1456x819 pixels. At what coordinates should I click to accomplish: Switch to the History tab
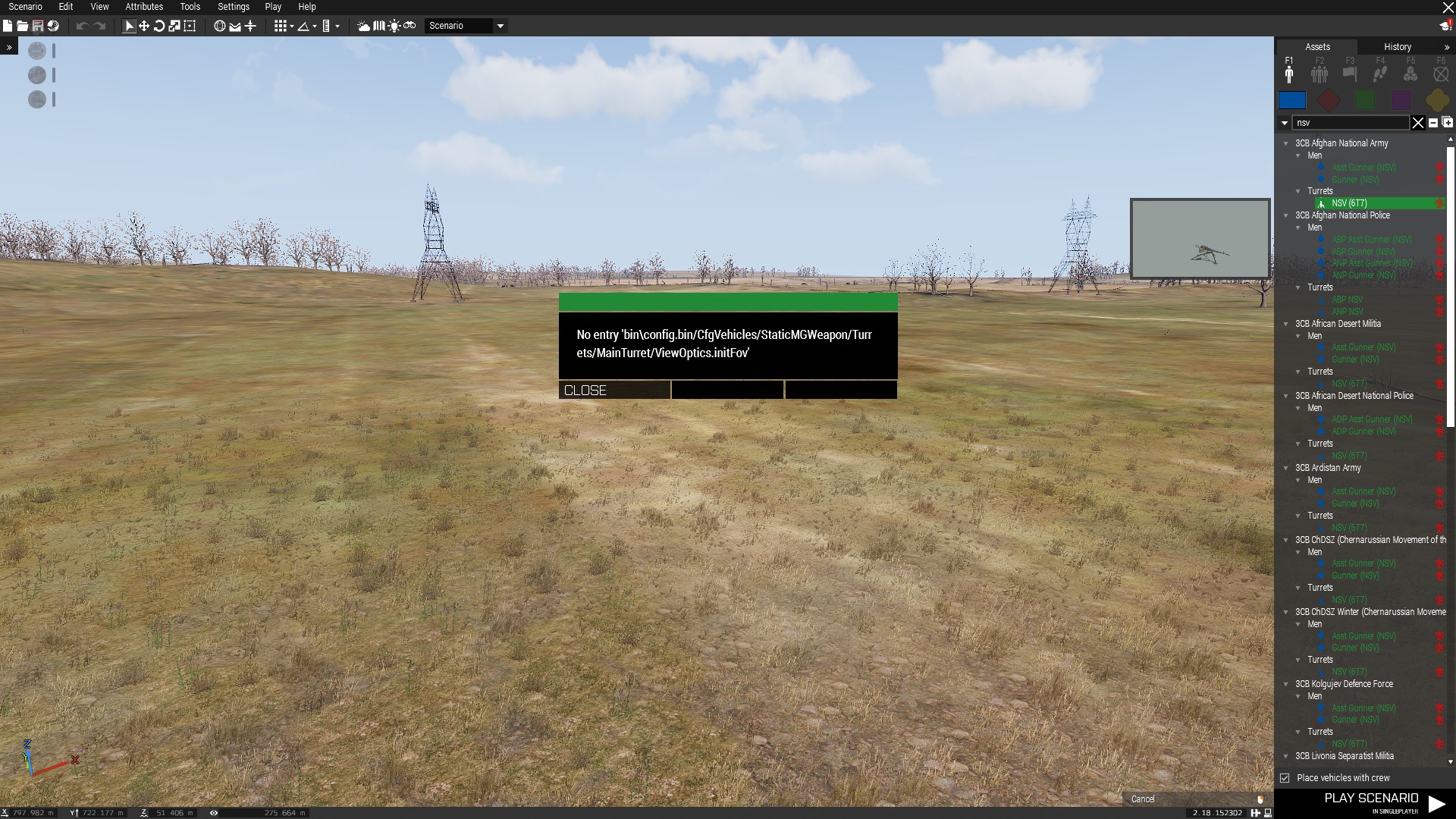coord(1397,47)
